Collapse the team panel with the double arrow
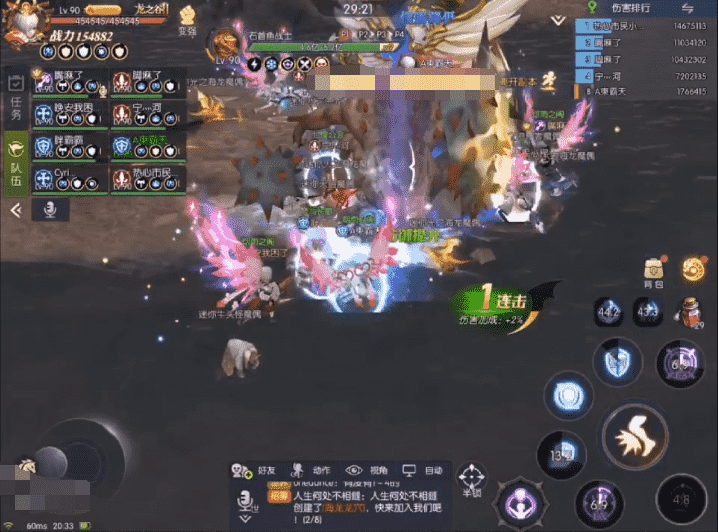The width and height of the screenshot is (718, 532). (x=15, y=210)
